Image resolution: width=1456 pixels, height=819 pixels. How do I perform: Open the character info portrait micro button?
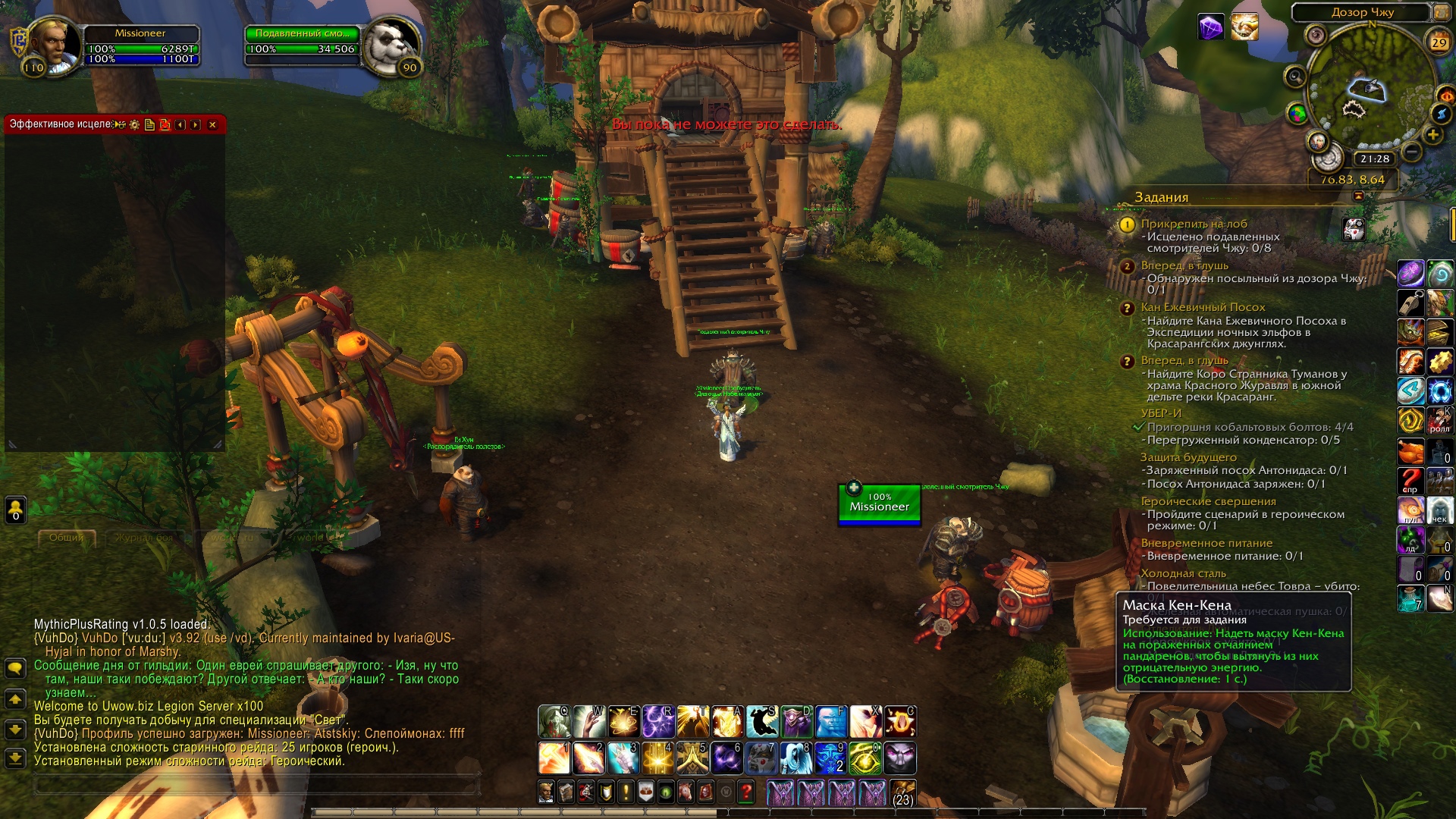tap(546, 792)
